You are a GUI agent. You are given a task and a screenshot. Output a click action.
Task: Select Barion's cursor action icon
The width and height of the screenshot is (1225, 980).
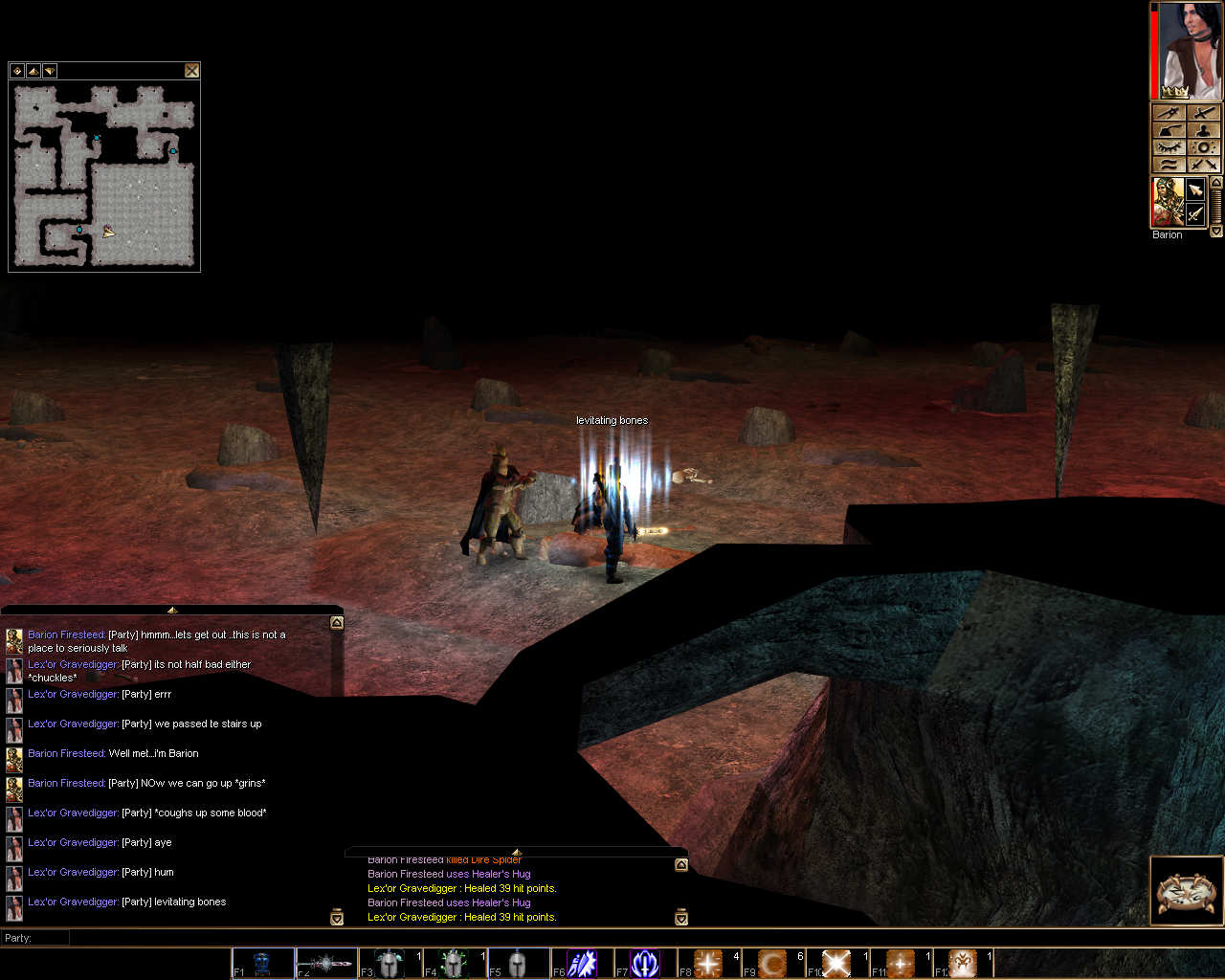(x=1194, y=189)
